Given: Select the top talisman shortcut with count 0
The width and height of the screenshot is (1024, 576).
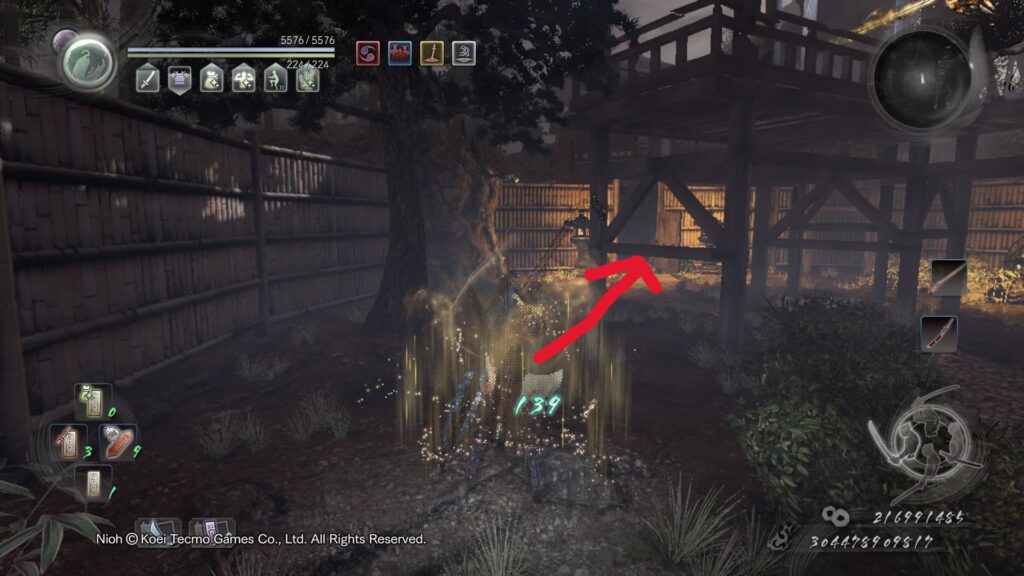Looking at the screenshot, I should 92,404.
